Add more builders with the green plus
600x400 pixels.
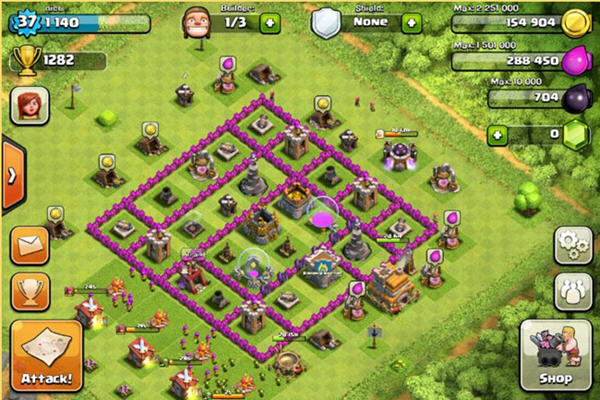(269, 22)
